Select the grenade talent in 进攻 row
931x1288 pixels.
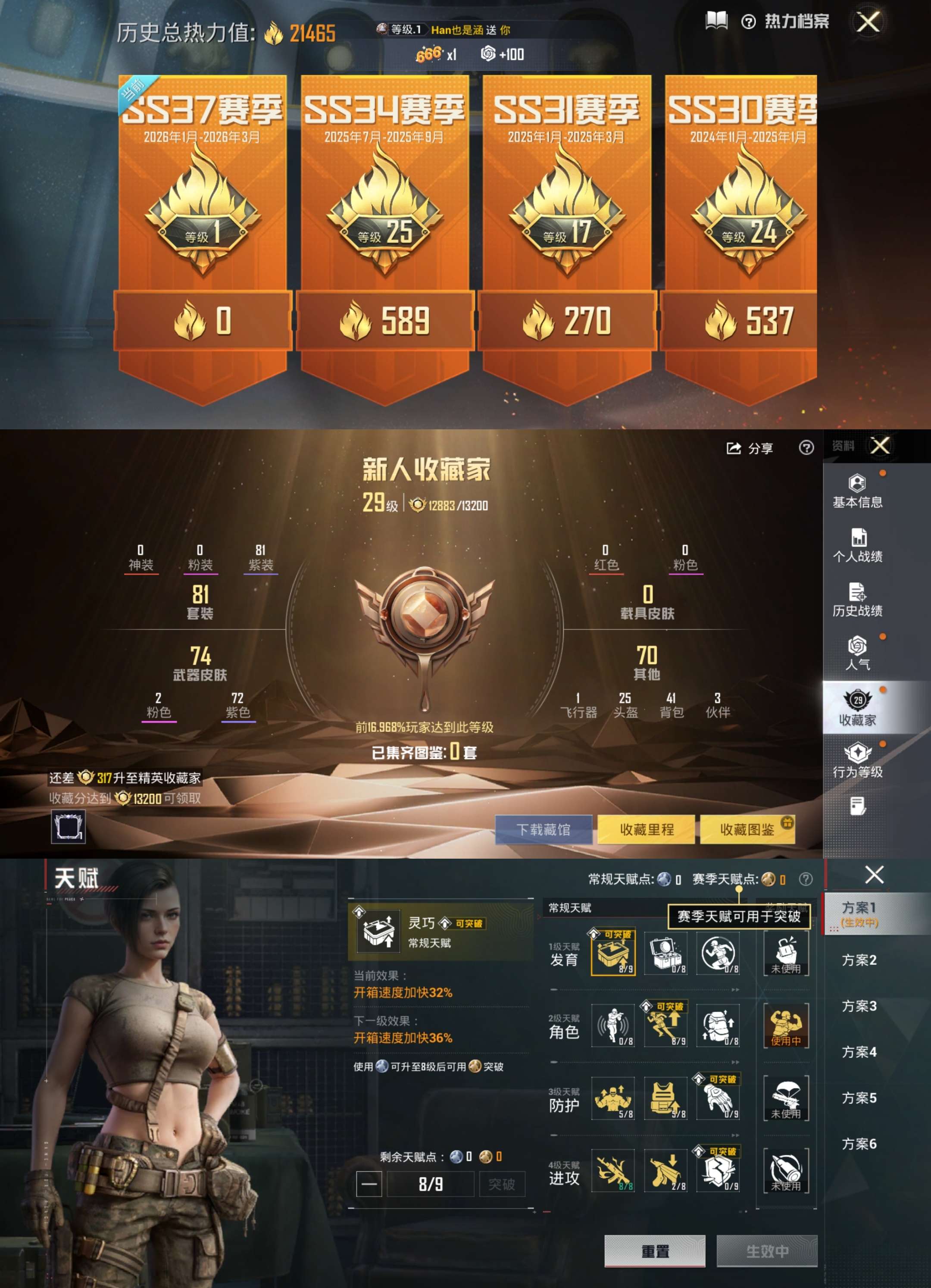612,1171
